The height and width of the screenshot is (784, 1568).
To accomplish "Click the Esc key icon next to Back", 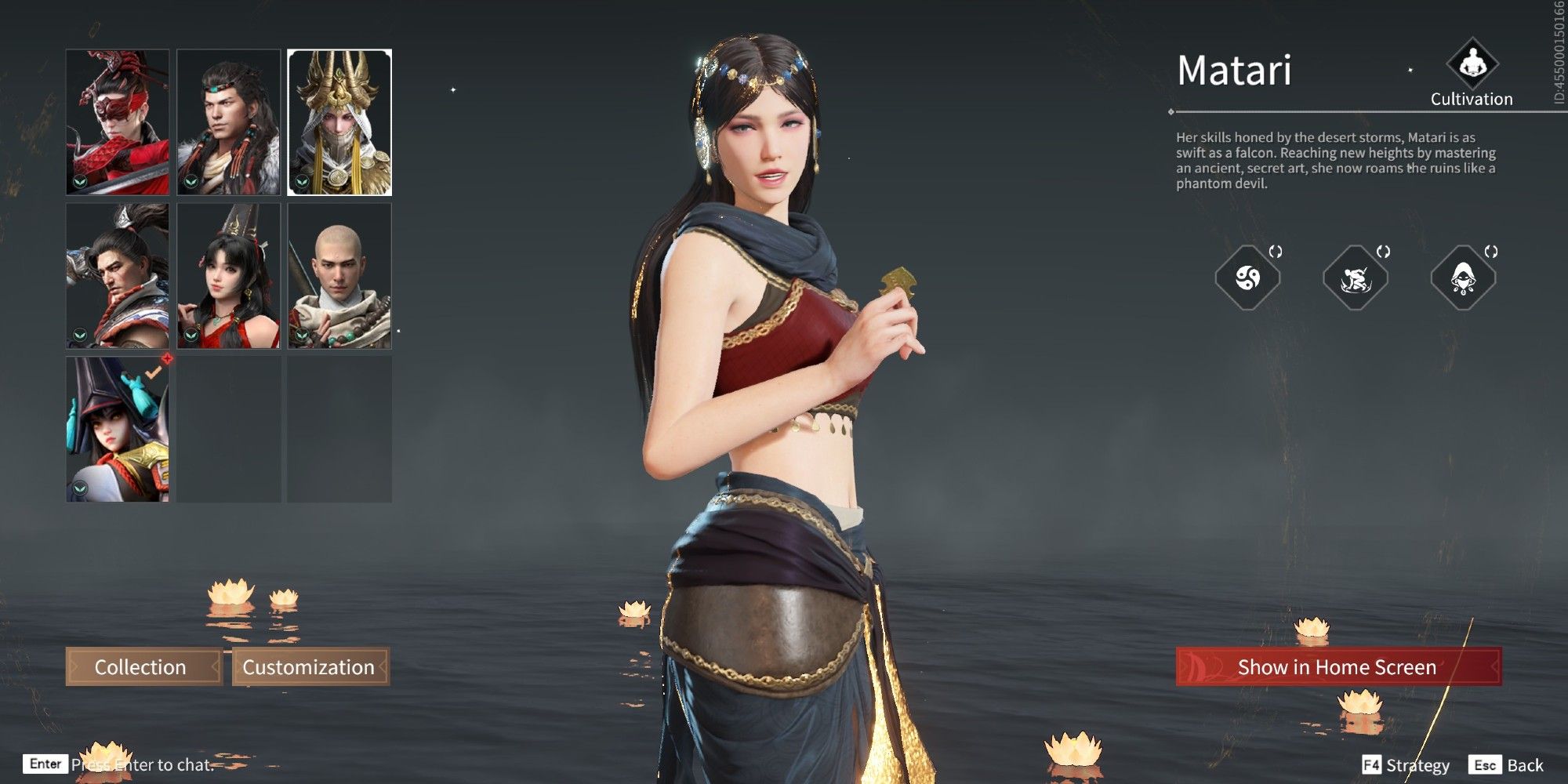I will (x=1484, y=764).
